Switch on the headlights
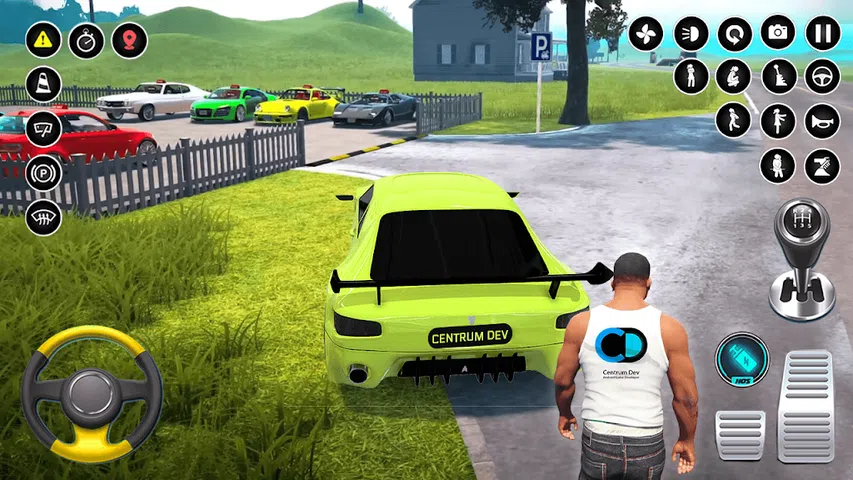Viewport: 853px width, 480px height. [x=690, y=34]
